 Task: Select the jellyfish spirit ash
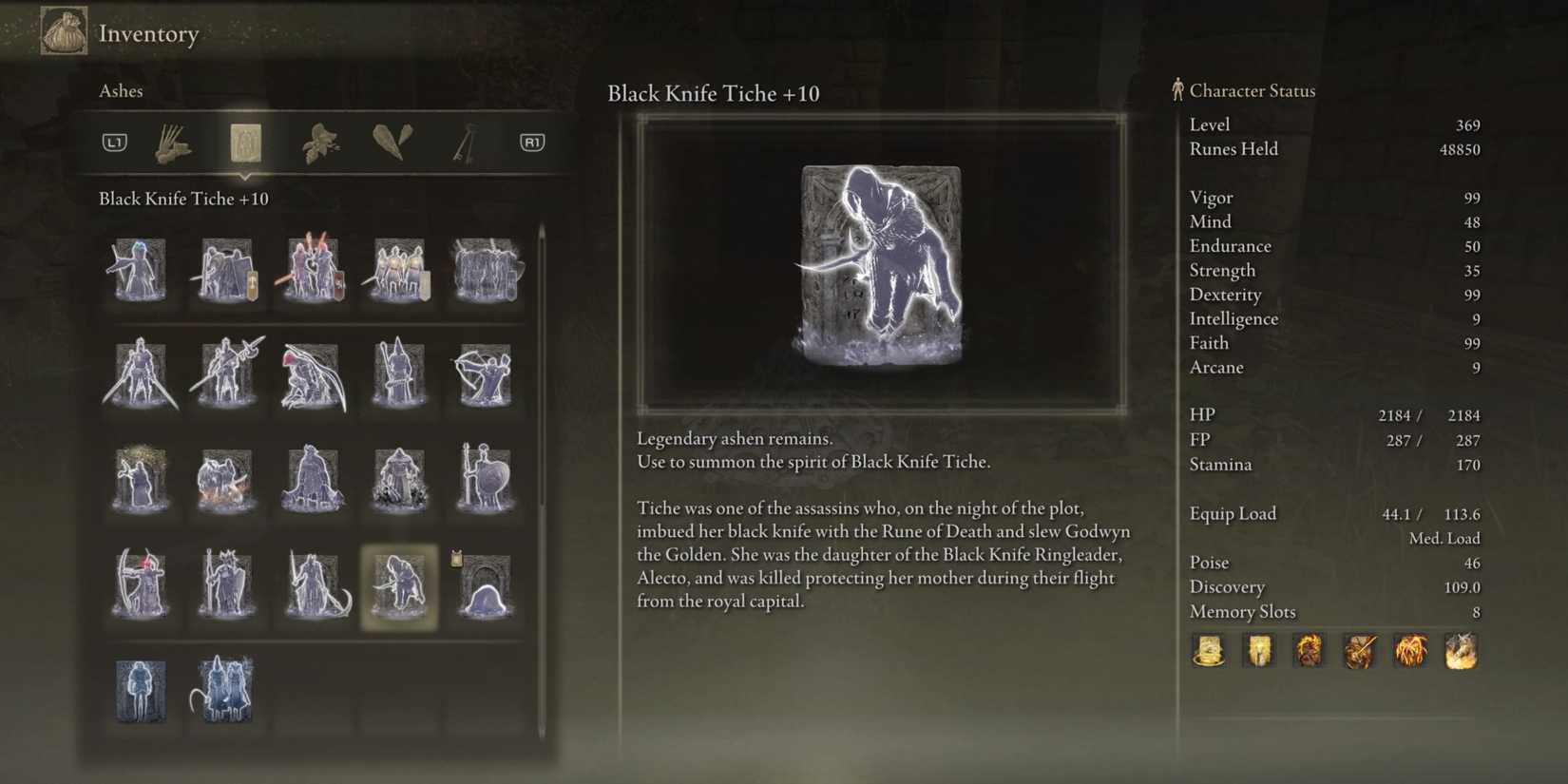(485, 586)
